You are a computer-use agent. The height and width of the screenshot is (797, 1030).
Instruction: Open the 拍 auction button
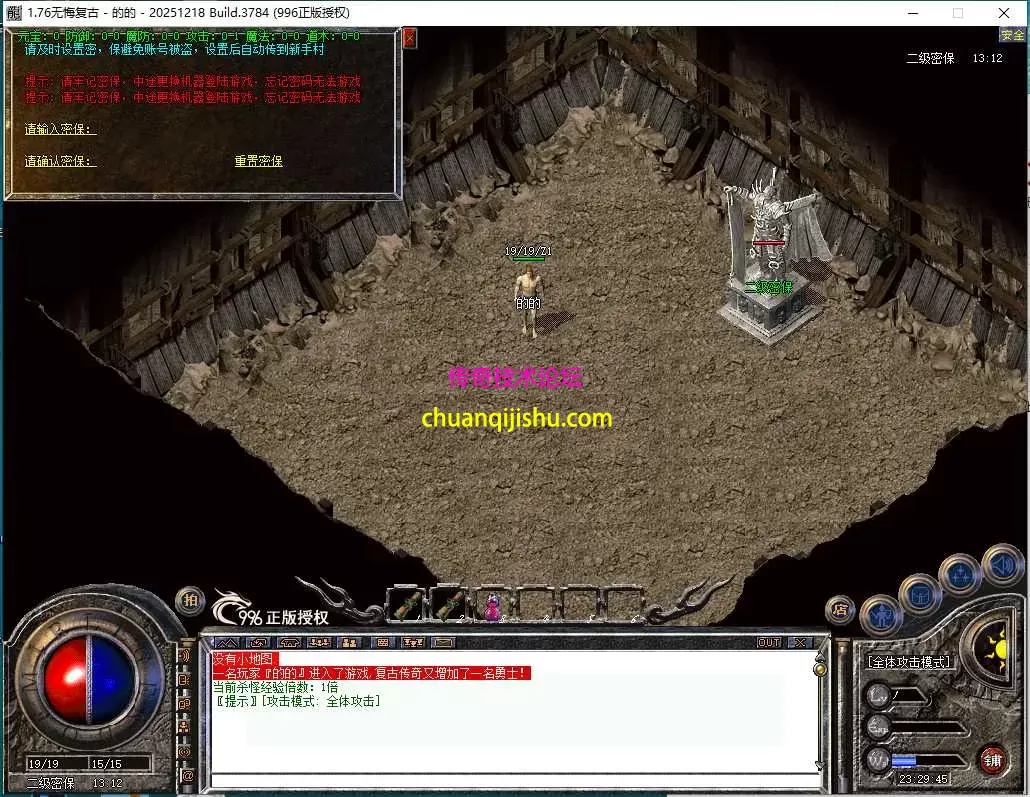[x=190, y=600]
